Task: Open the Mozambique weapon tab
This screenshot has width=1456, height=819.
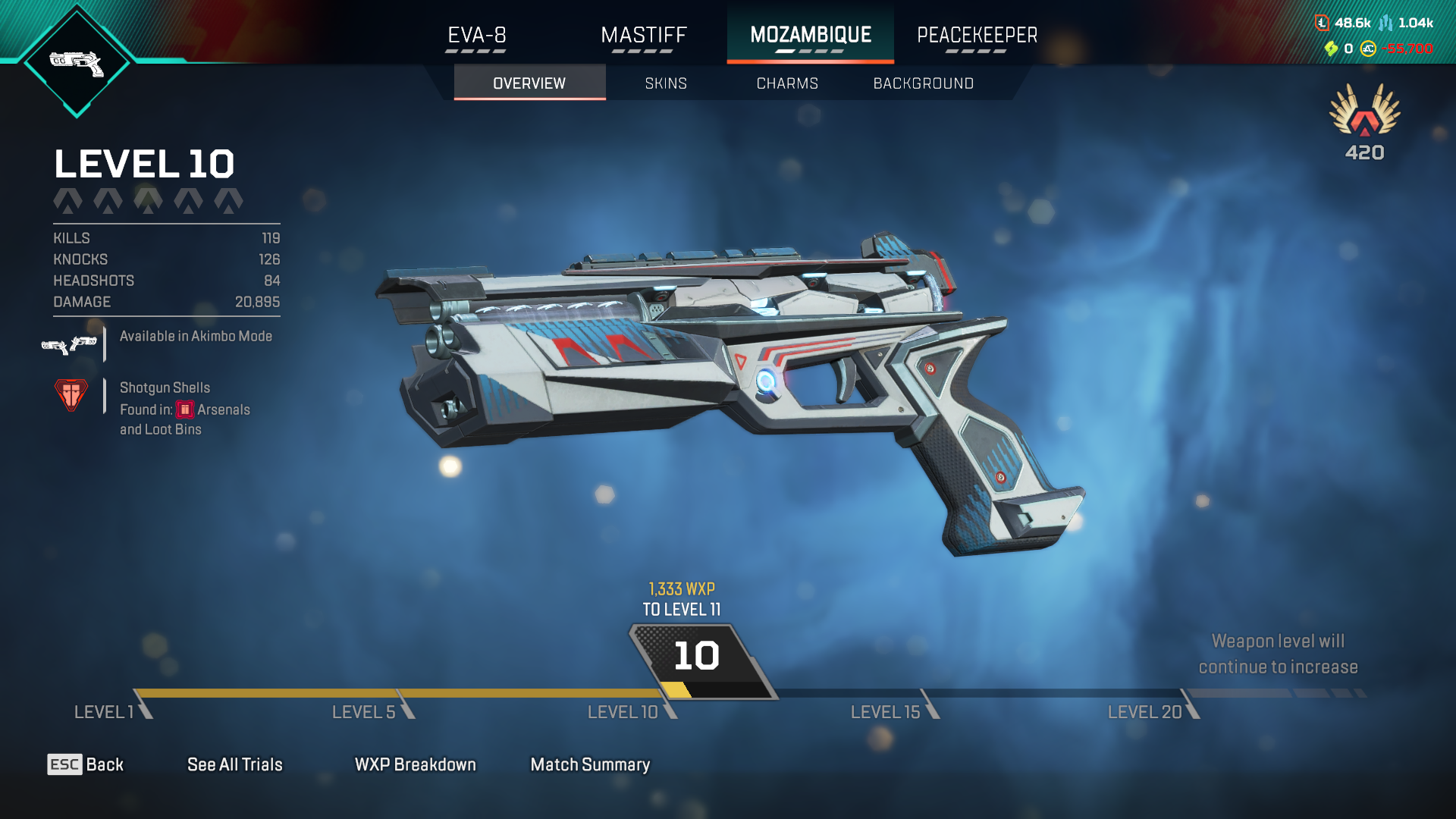Action: 810,36
